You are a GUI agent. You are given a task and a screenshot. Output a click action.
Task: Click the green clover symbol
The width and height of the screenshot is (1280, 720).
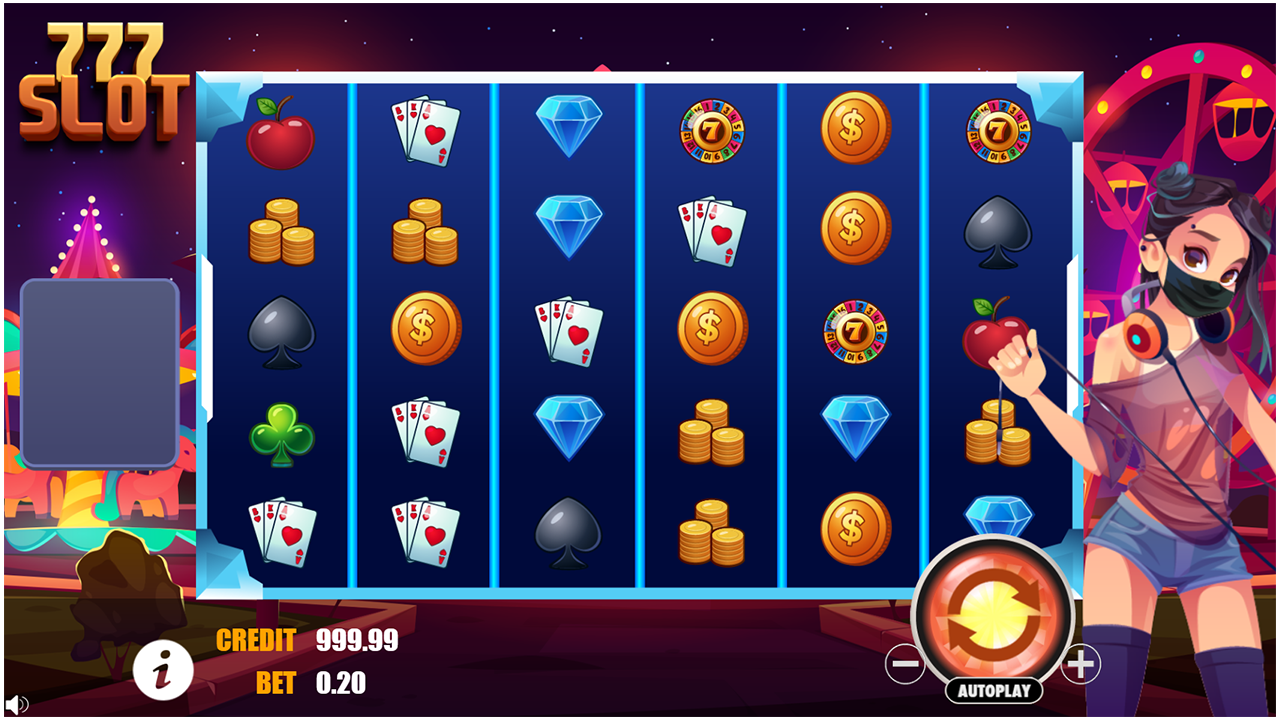(x=281, y=432)
